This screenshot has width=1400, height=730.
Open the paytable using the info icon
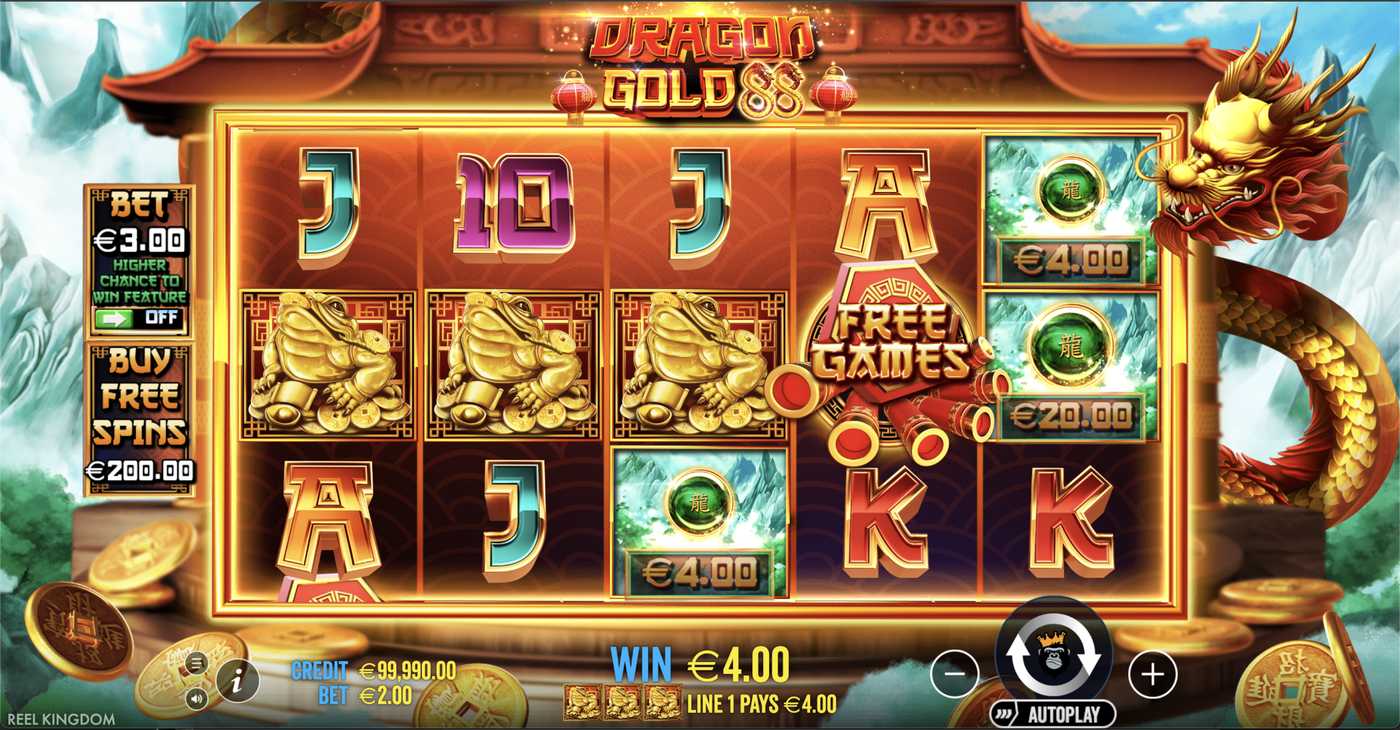tap(238, 681)
